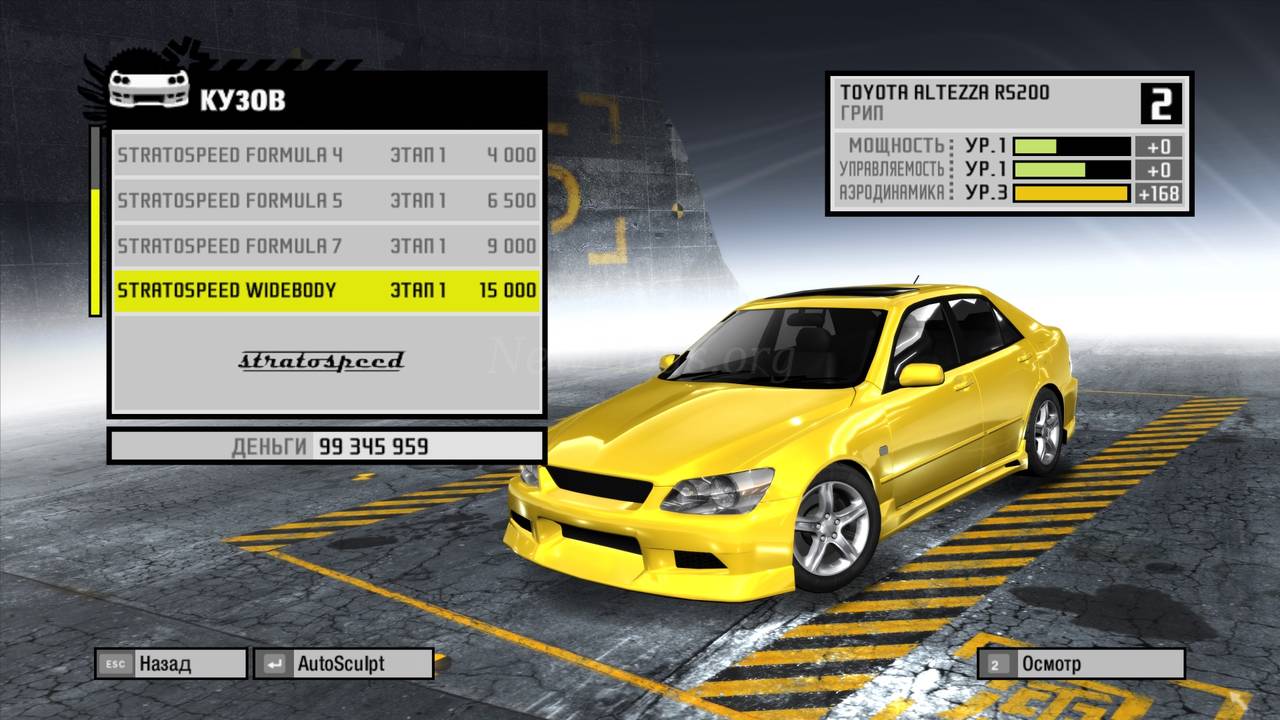
Task: Pick Stratospeed Formula 7 body kit
Action: [x=326, y=245]
